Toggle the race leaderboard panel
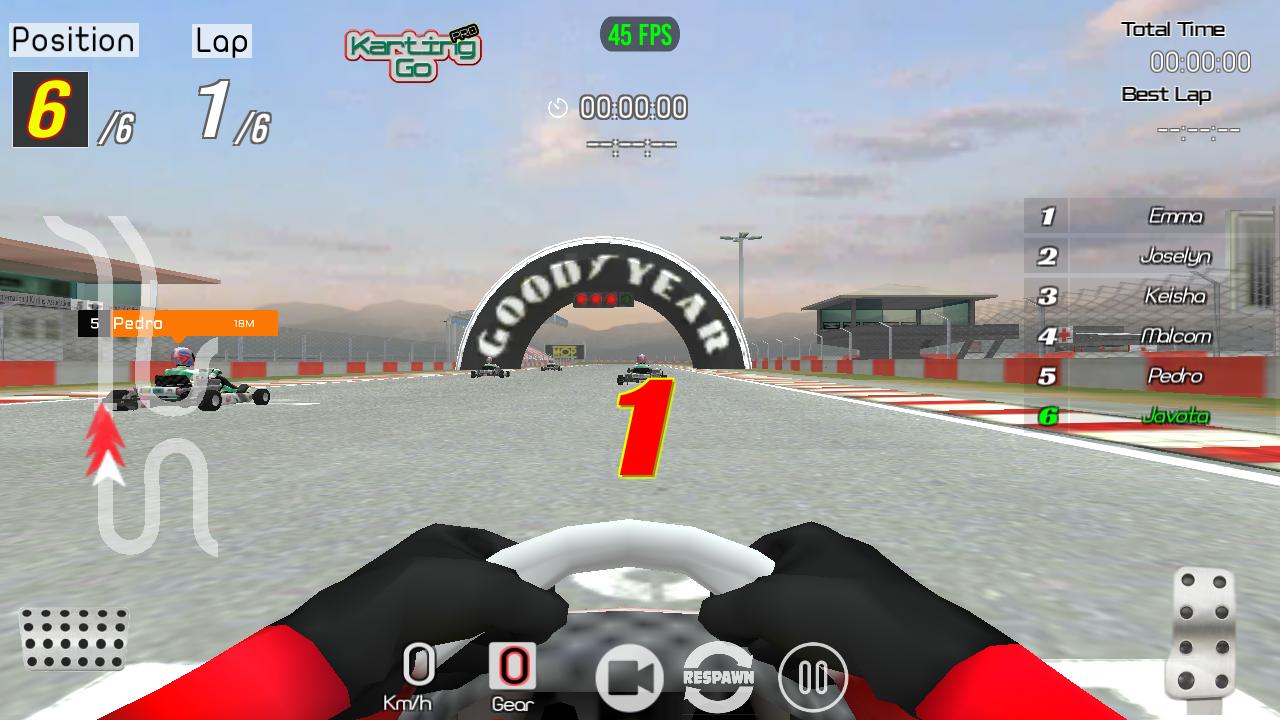This screenshot has height=720, width=1280. click(1140, 315)
